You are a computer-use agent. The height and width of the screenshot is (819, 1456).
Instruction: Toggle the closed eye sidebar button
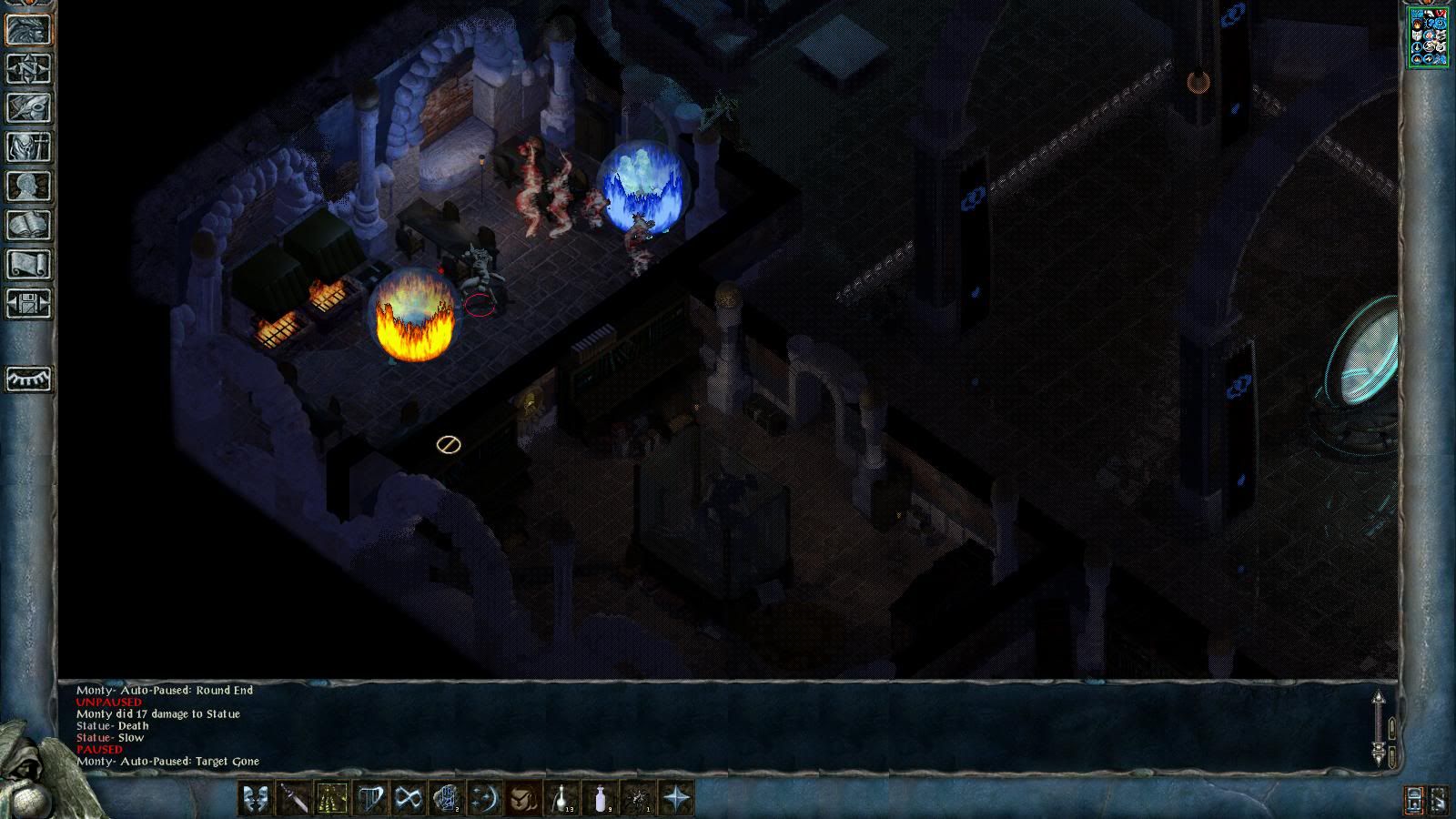[x=28, y=379]
